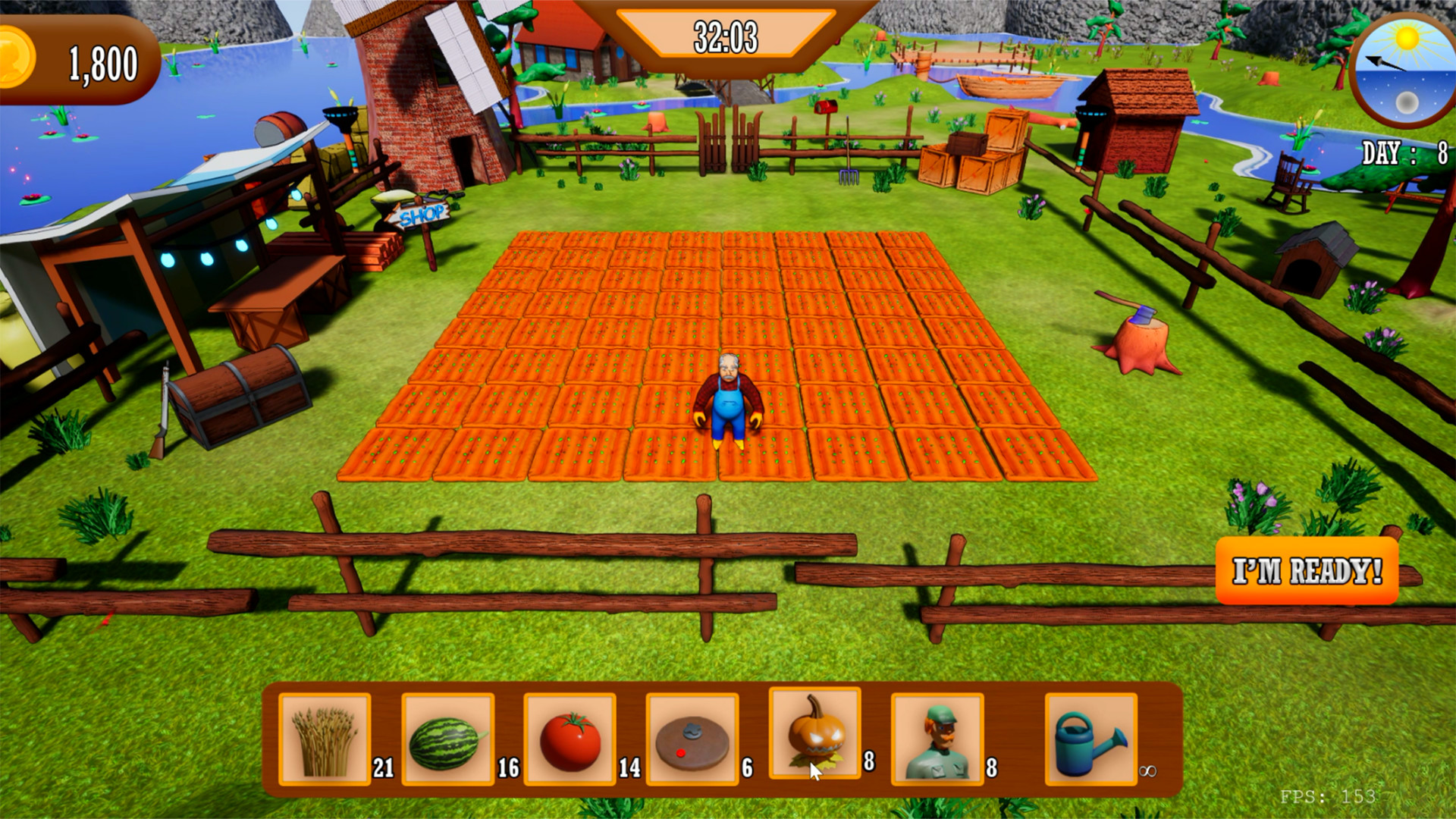
Task: Click the farmer standing in the carrot field
Action: pyautogui.click(x=730, y=398)
